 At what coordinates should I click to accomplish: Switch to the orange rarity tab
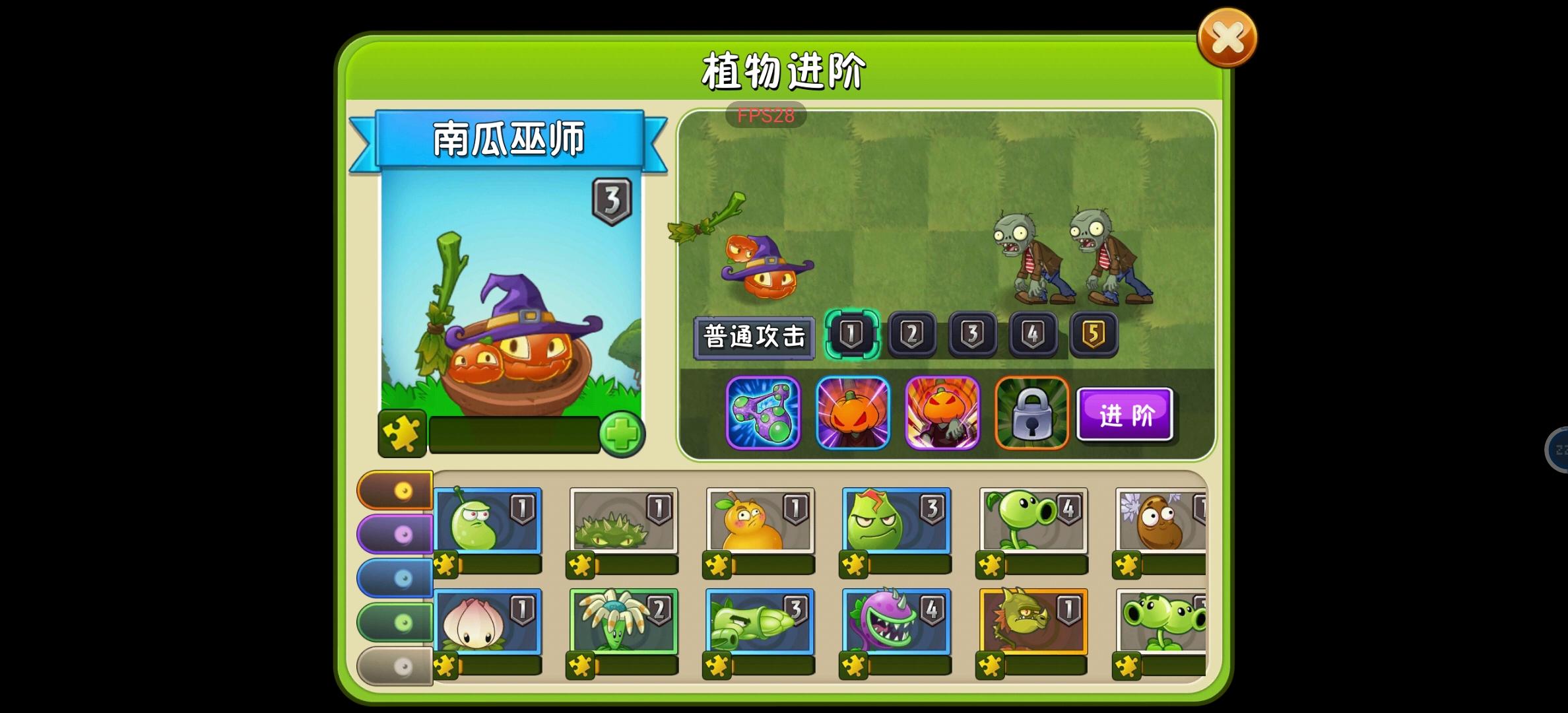click(x=394, y=491)
